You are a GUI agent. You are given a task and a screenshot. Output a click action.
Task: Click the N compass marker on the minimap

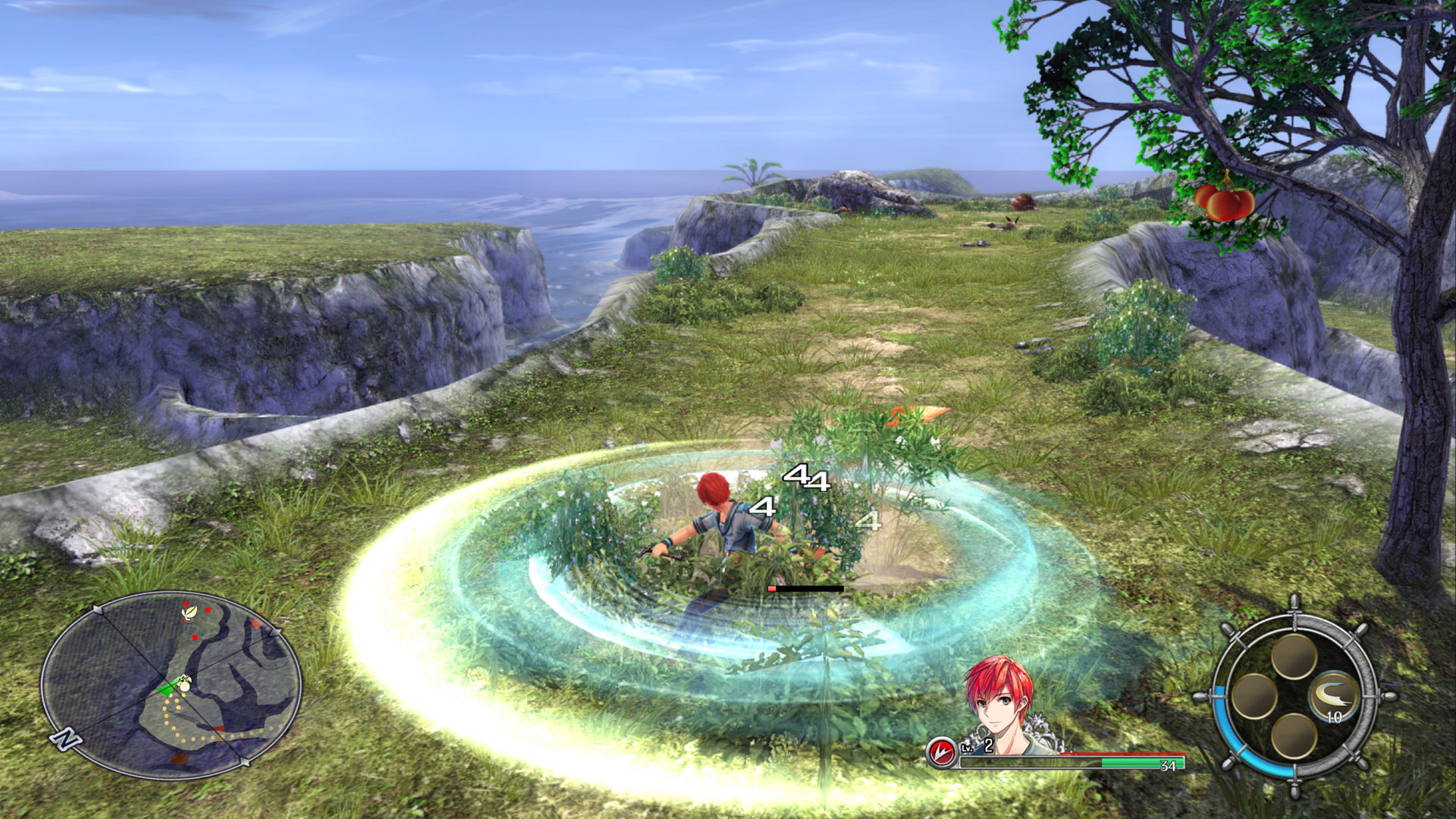[66, 739]
